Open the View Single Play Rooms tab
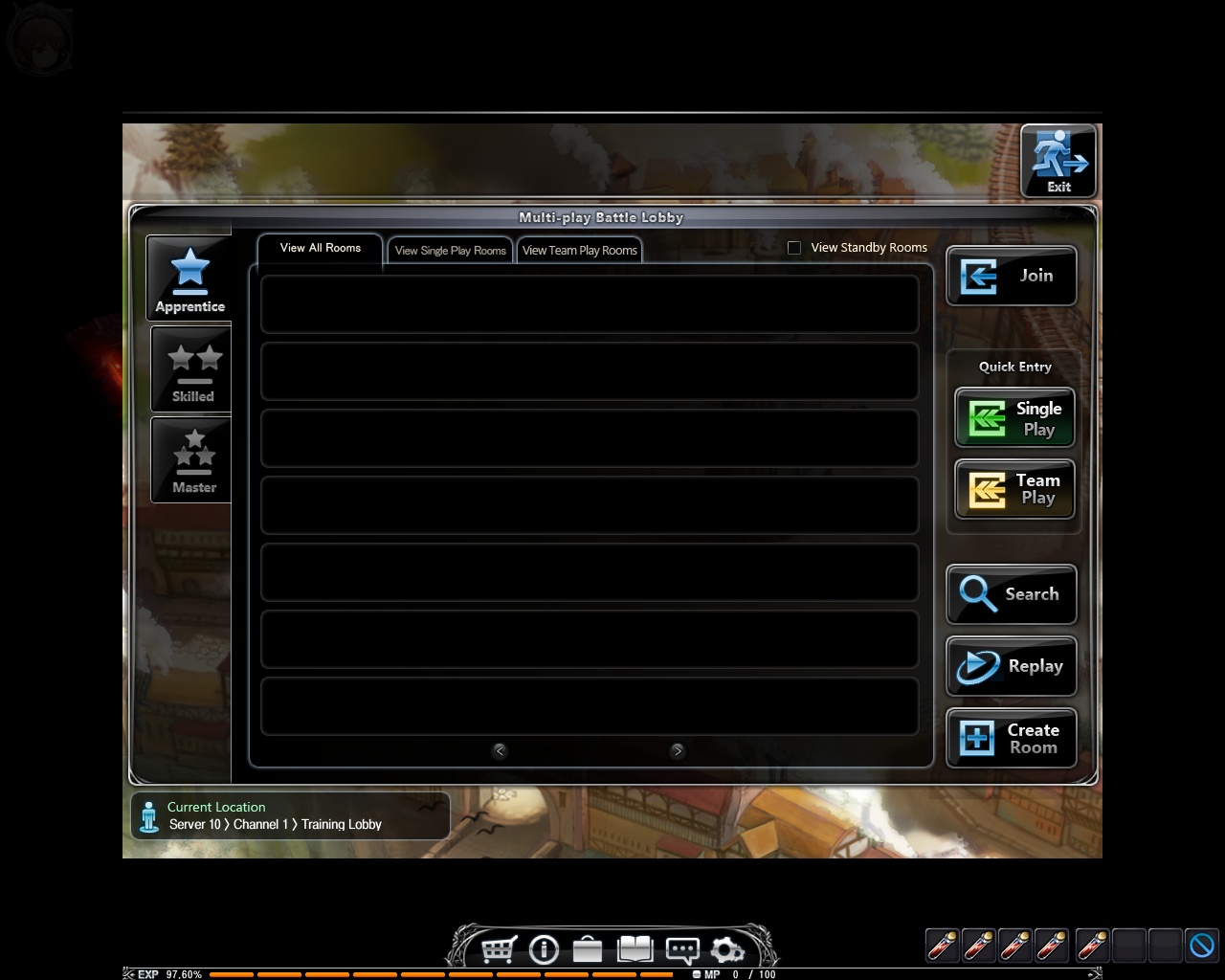This screenshot has height=980, width=1225. click(451, 251)
